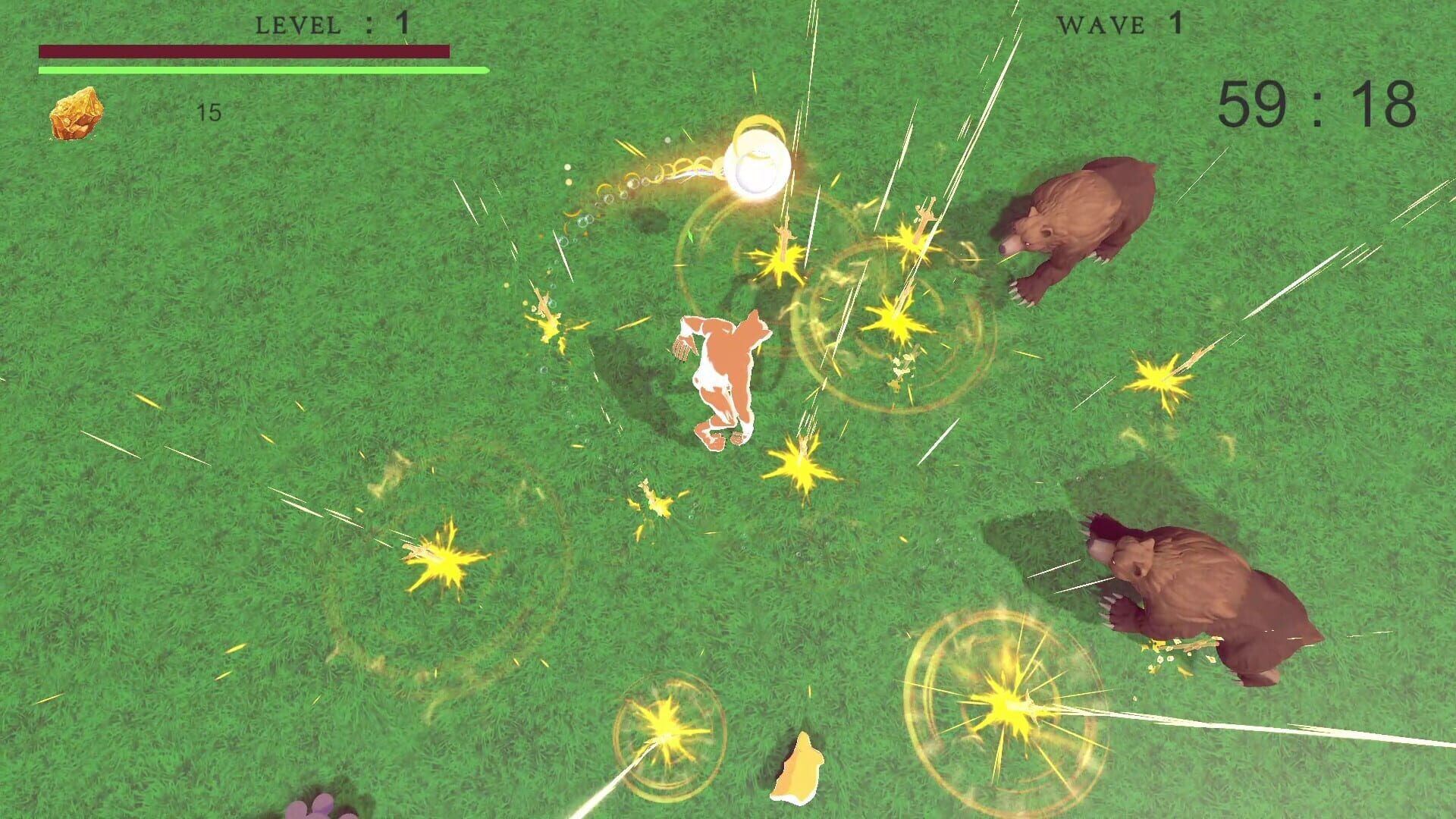Click the green health bar fill
This screenshot has height=819, width=1456.
pyautogui.click(x=262, y=70)
